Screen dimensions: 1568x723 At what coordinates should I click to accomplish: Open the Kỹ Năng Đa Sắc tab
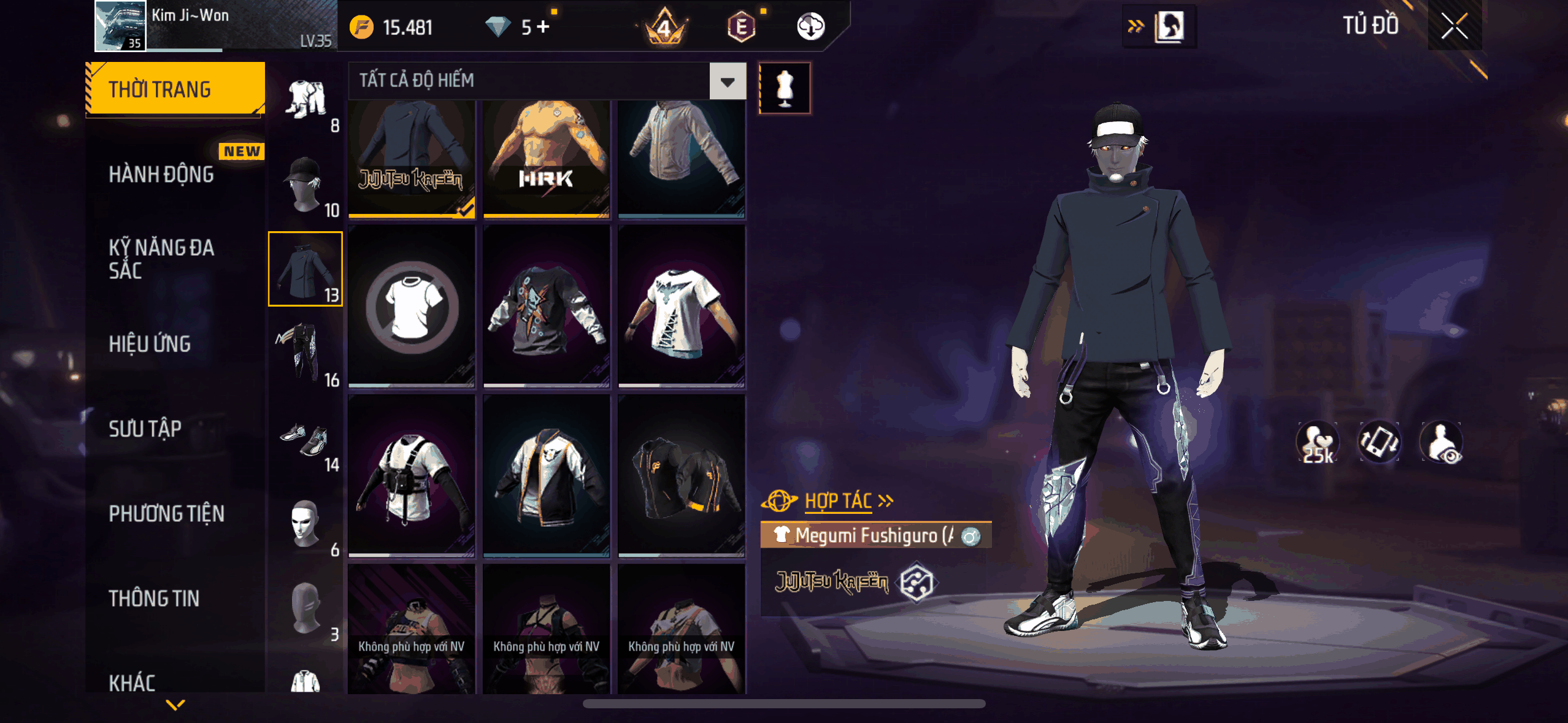click(161, 259)
